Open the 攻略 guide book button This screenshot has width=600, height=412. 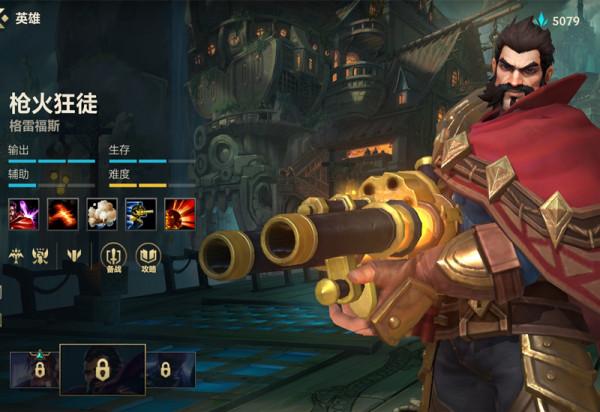148,257
